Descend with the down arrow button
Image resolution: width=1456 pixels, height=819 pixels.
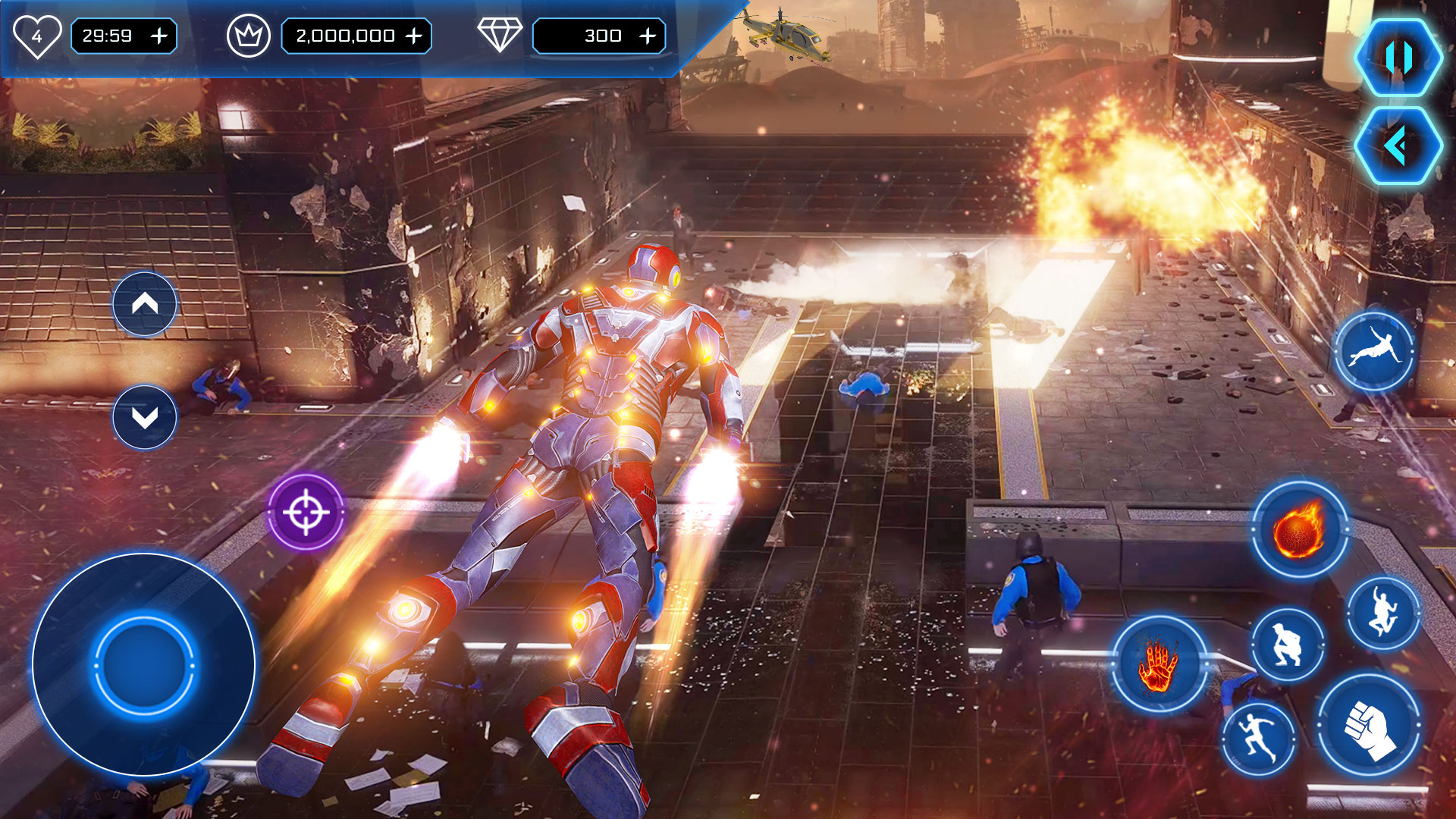click(x=145, y=417)
